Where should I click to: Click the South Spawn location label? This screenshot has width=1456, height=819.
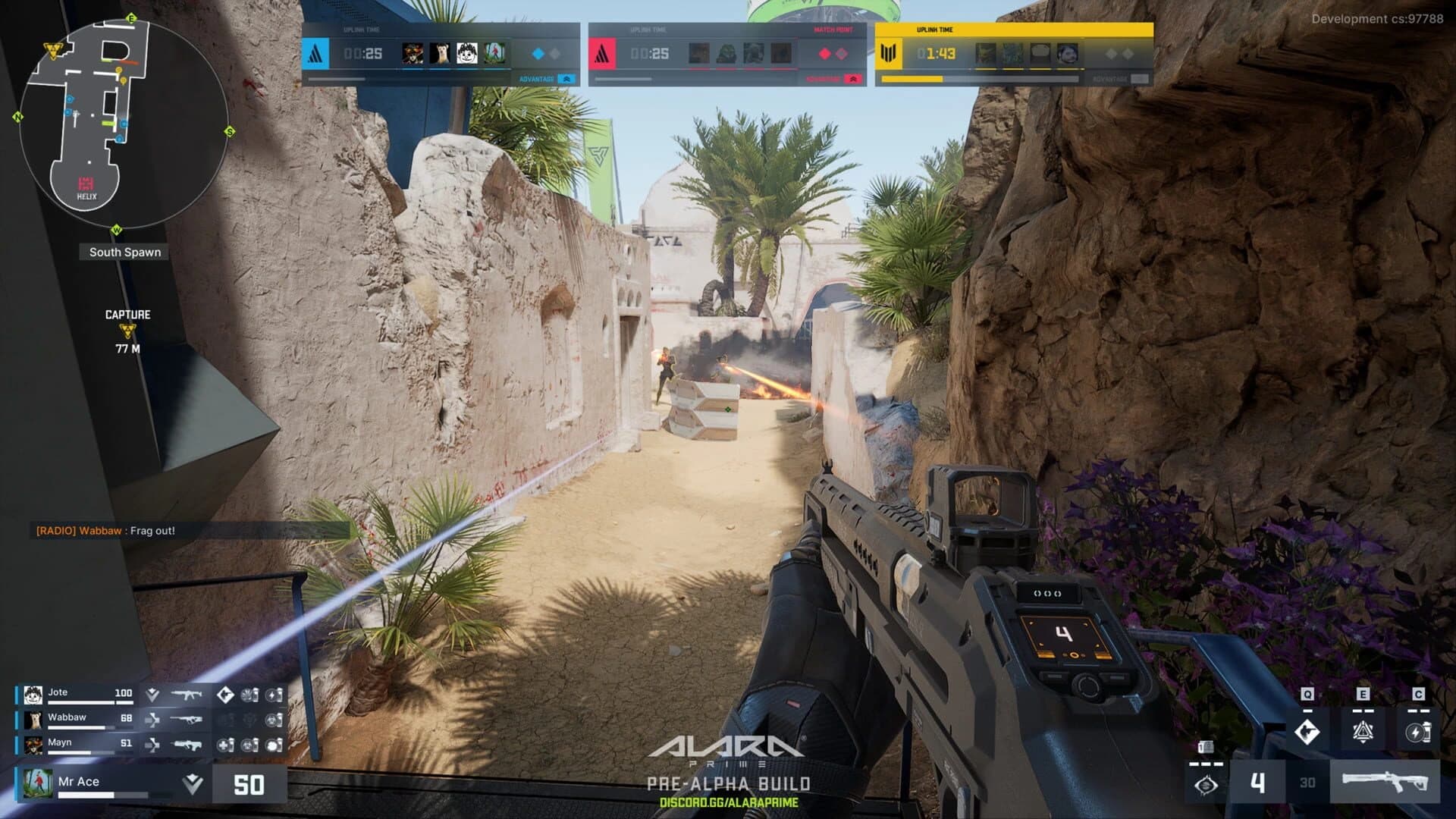pos(124,252)
